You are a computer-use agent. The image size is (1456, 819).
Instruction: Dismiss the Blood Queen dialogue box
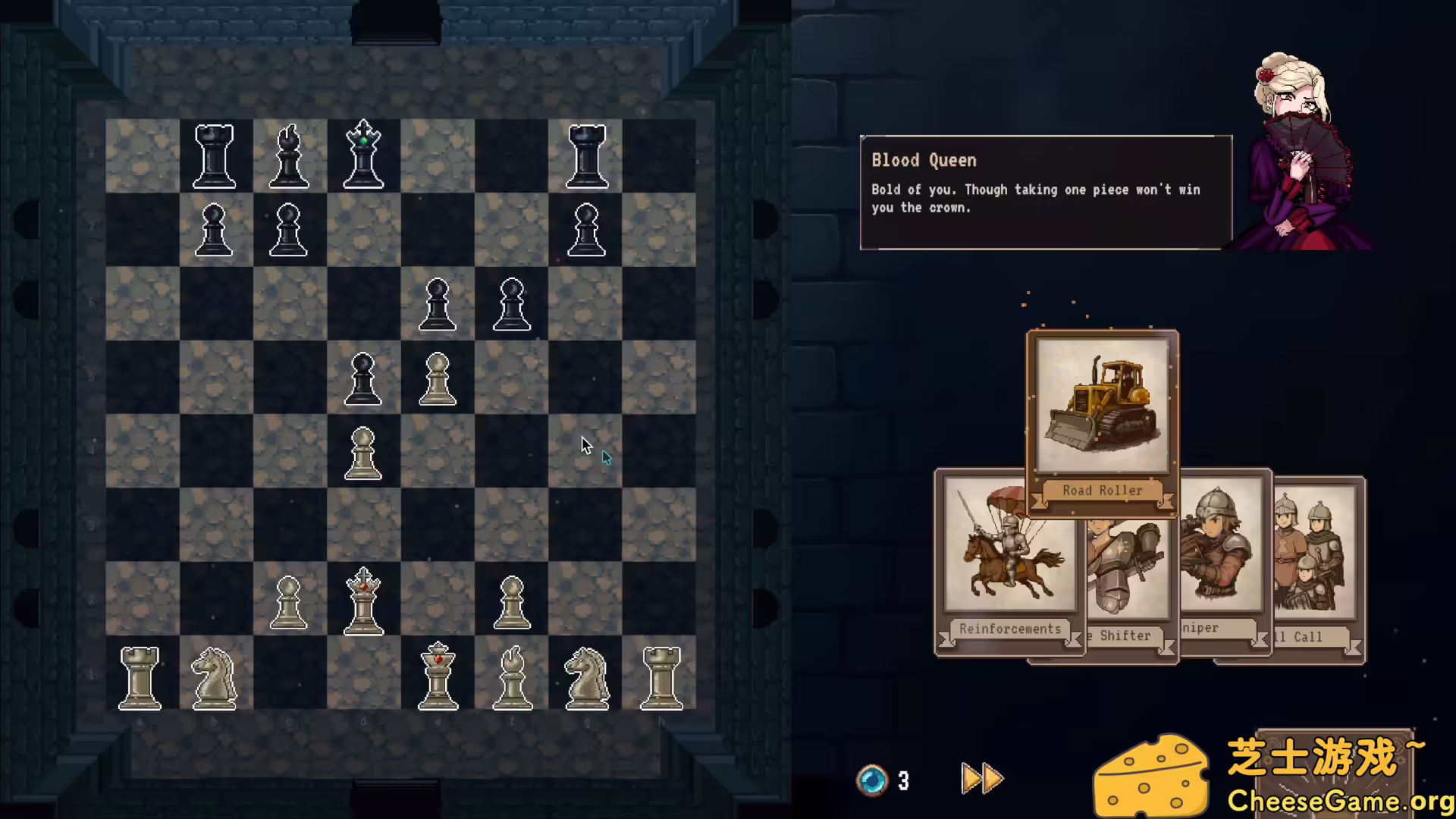click(1046, 192)
